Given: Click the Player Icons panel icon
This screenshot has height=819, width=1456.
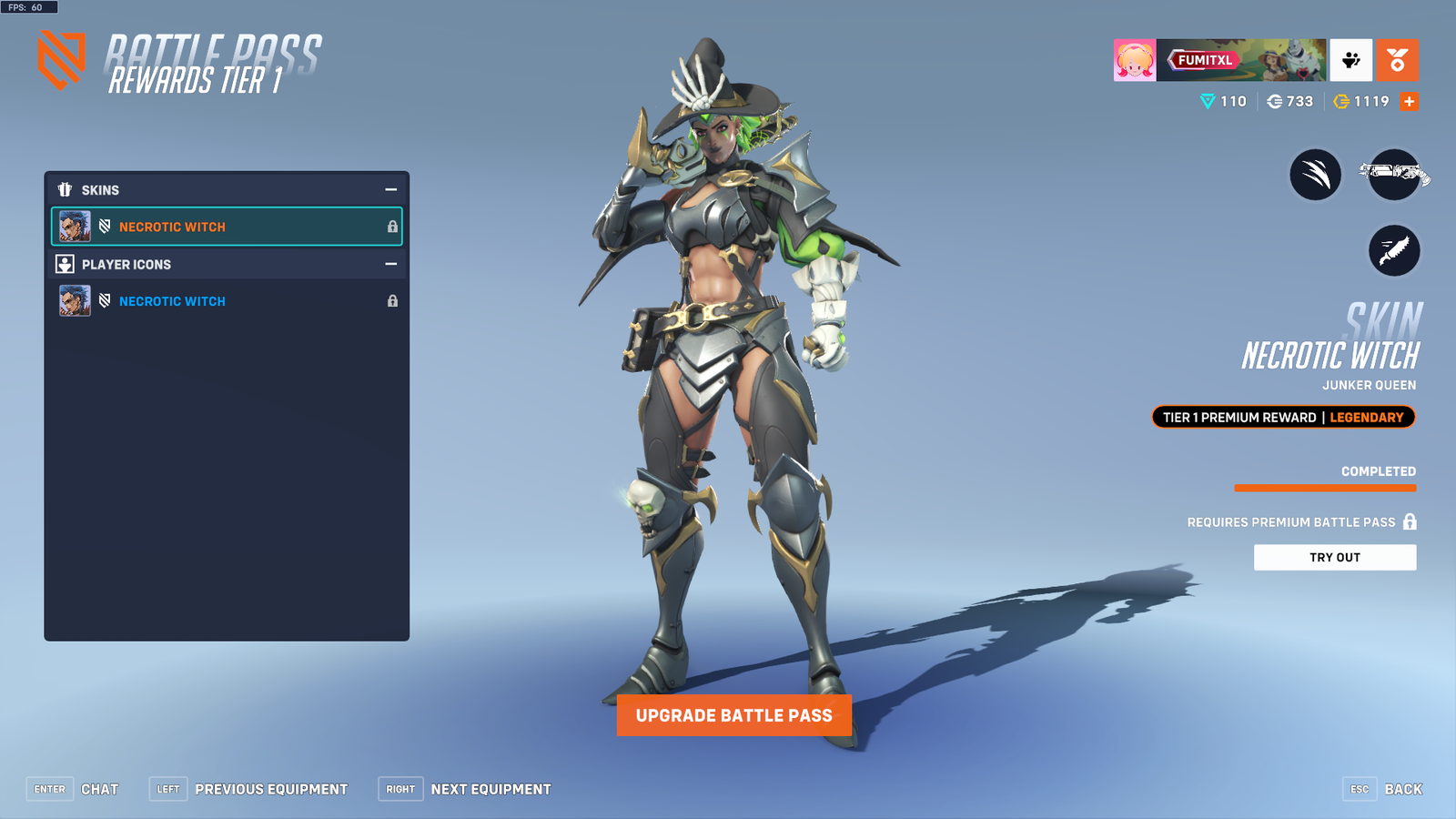Looking at the screenshot, I should coord(65,264).
